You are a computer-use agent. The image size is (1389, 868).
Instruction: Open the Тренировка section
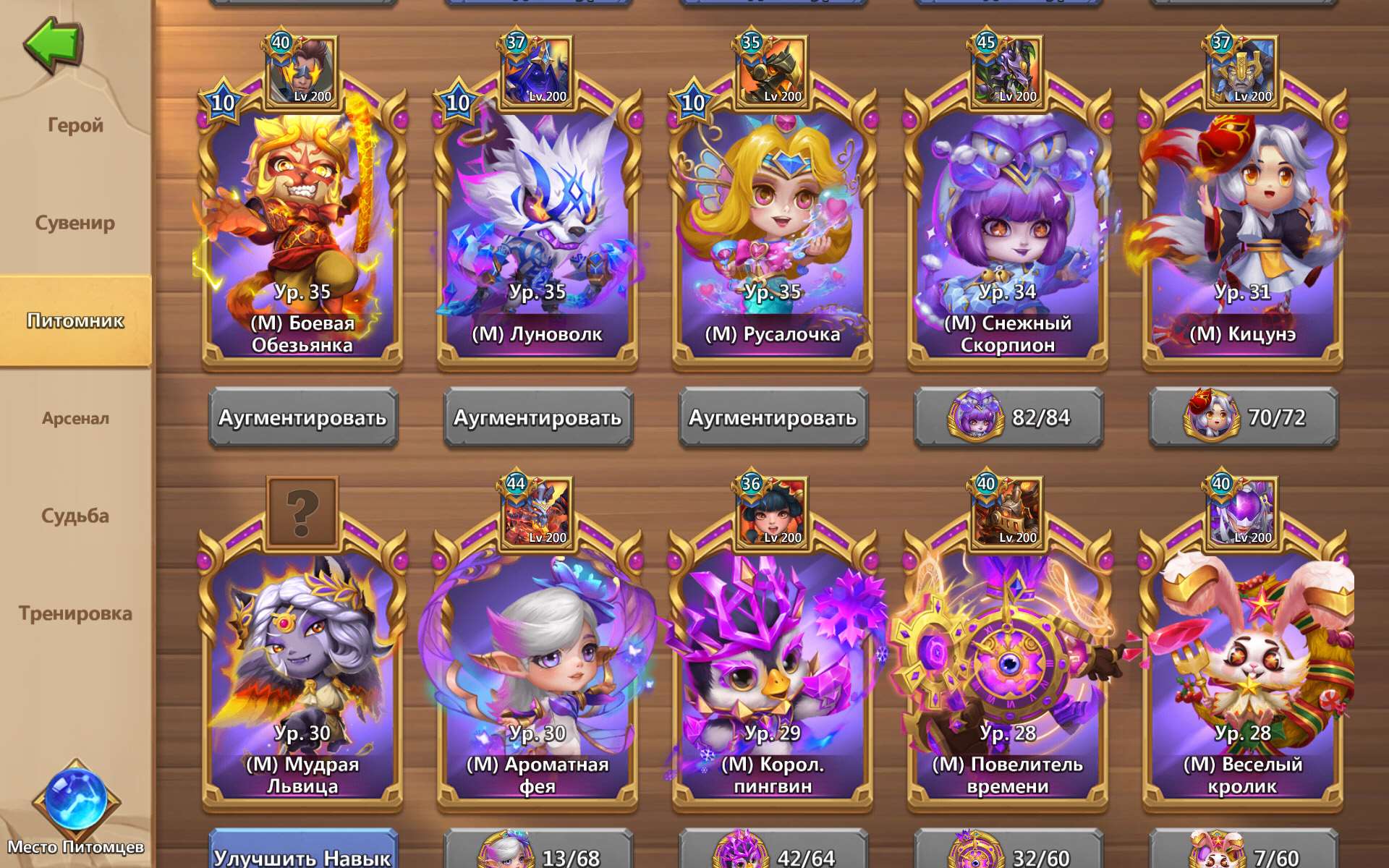76,613
